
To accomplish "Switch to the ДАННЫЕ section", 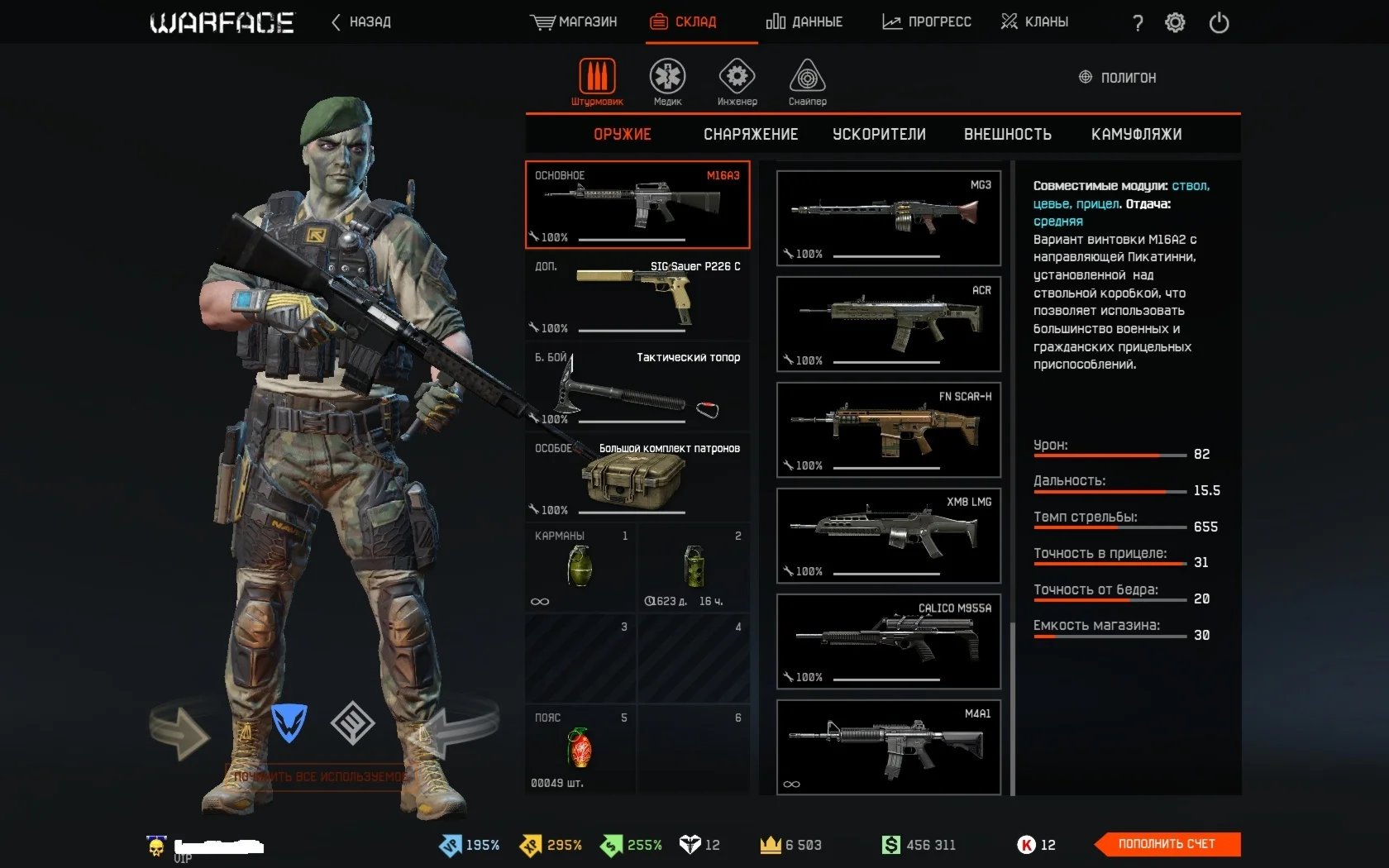I will [804, 22].
